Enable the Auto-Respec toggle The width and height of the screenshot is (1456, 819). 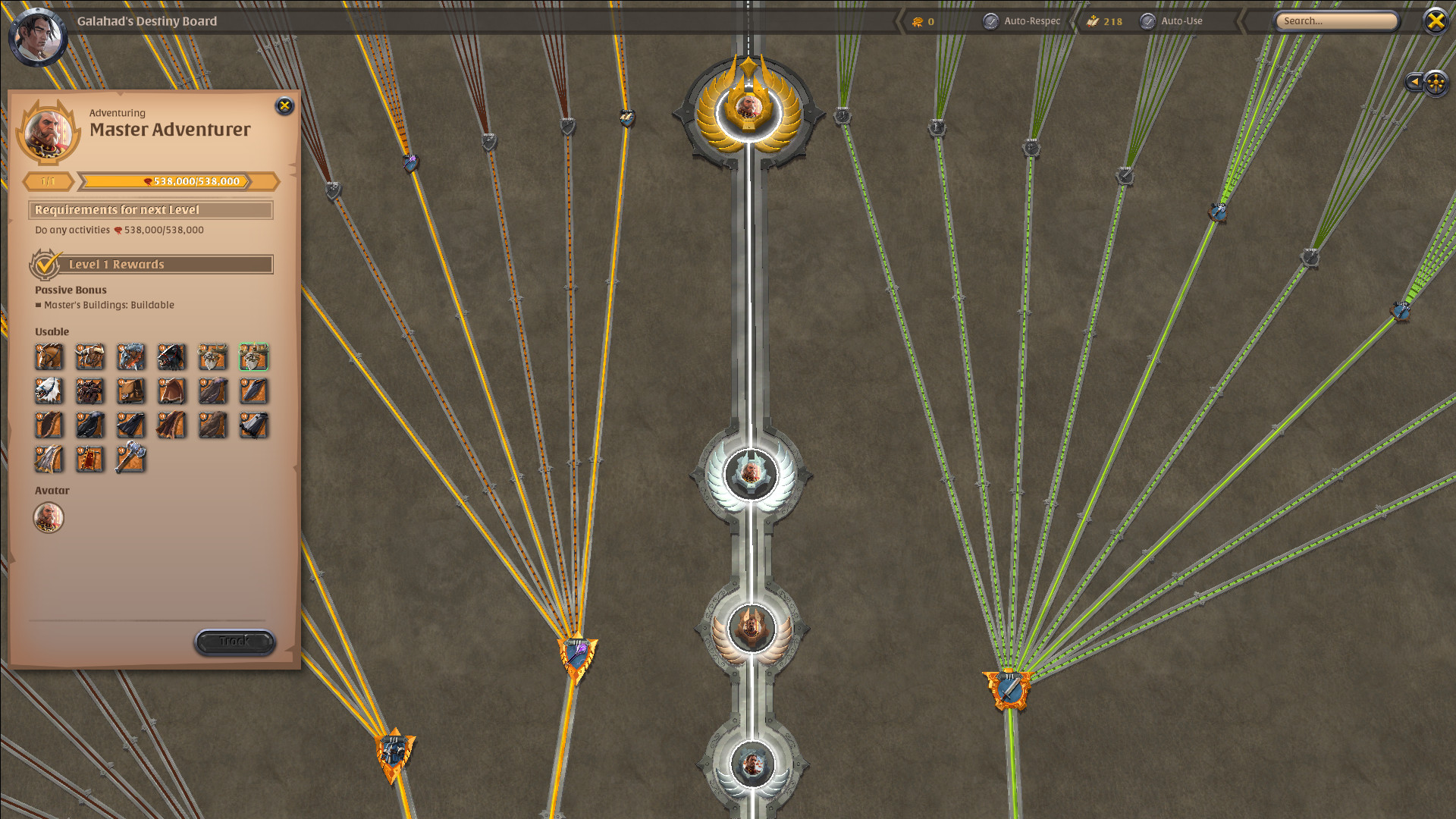click(x=990, y=21)
